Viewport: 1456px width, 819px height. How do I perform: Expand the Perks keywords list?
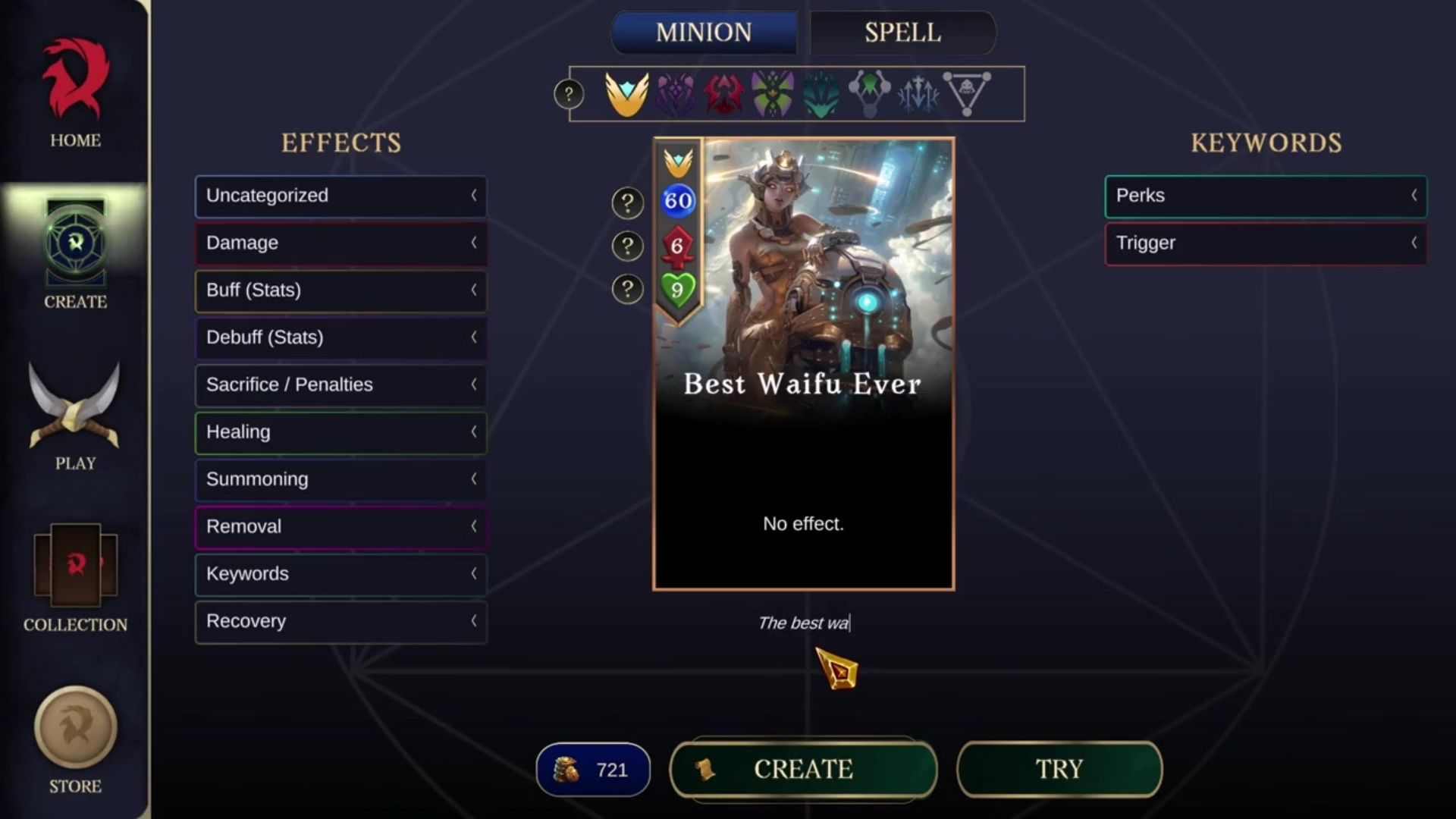point(1265,196)
